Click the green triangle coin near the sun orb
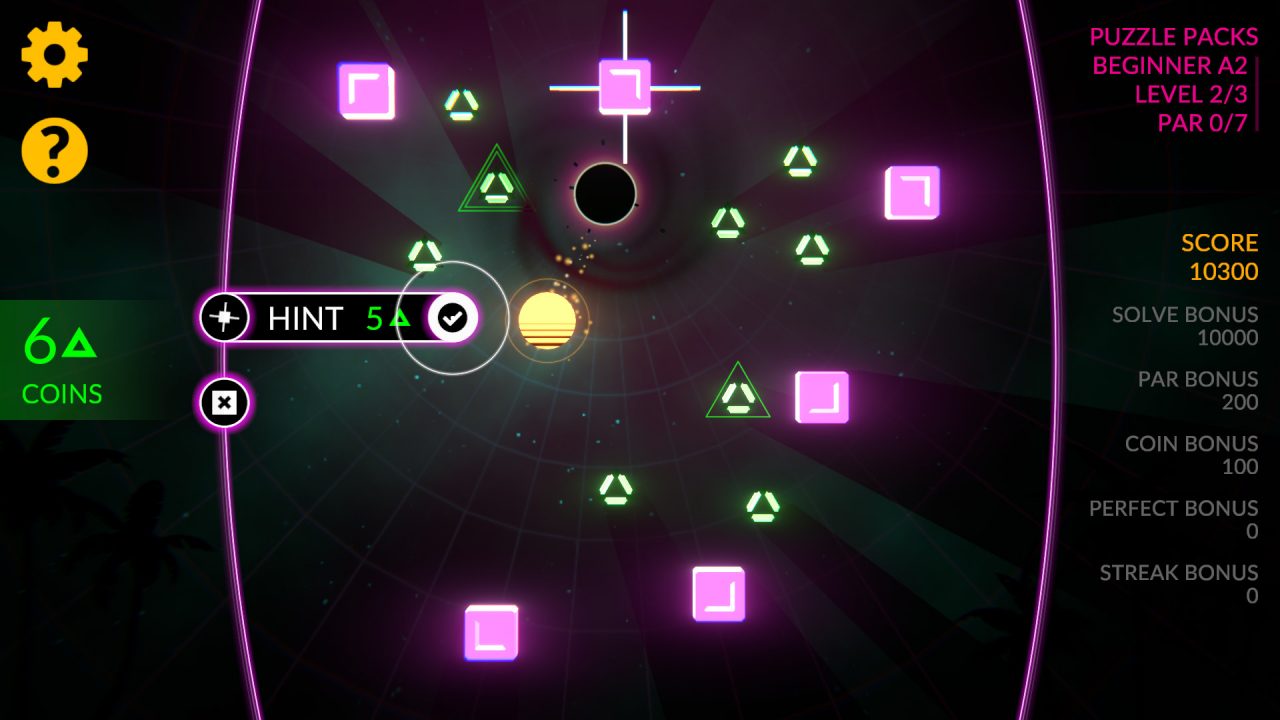1280x720 pixels. tap(425, 256)
